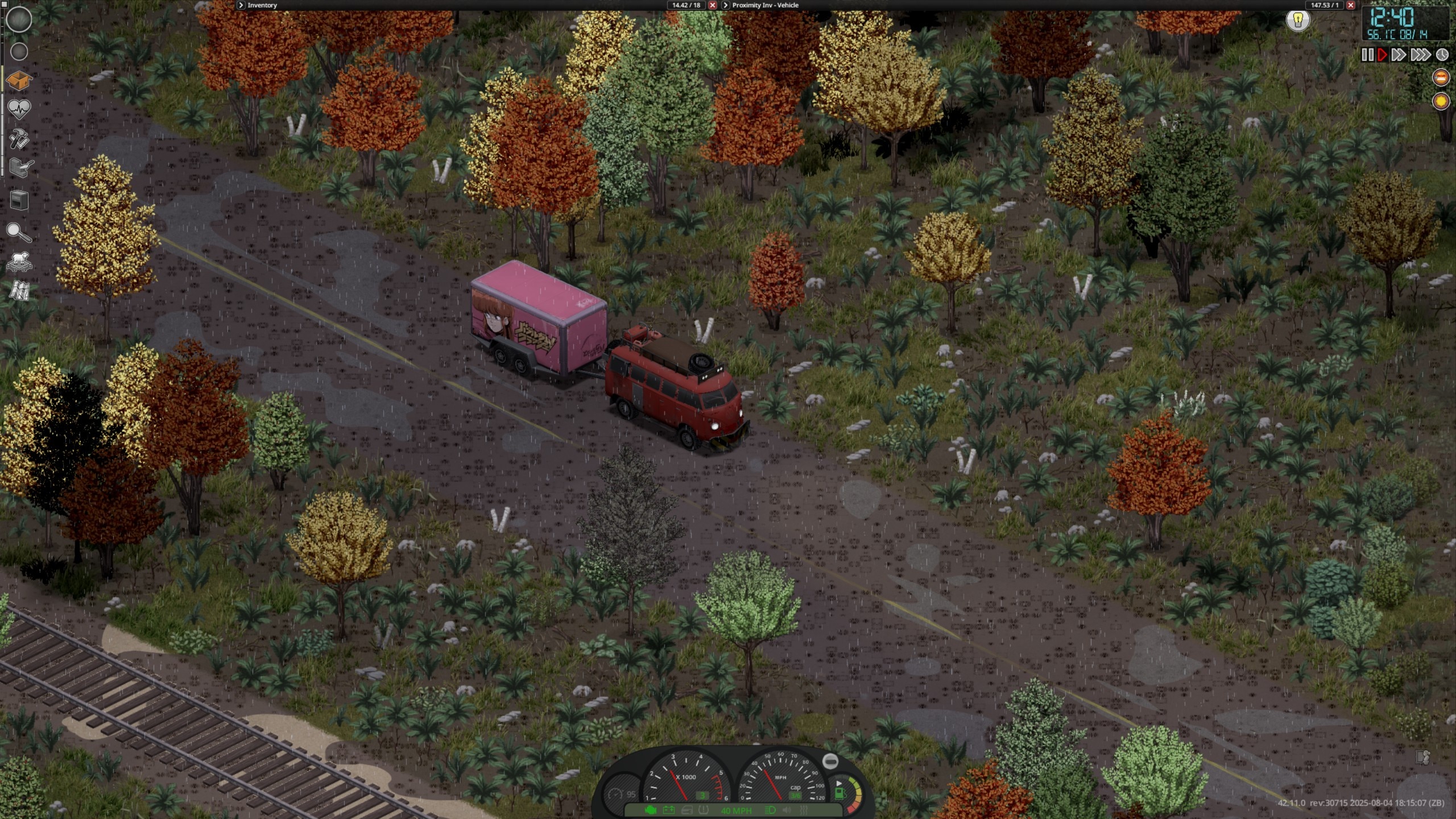Open the crafting hammer and saw menu
Viewport: 1456px width, 819px height.
point(19,139)
